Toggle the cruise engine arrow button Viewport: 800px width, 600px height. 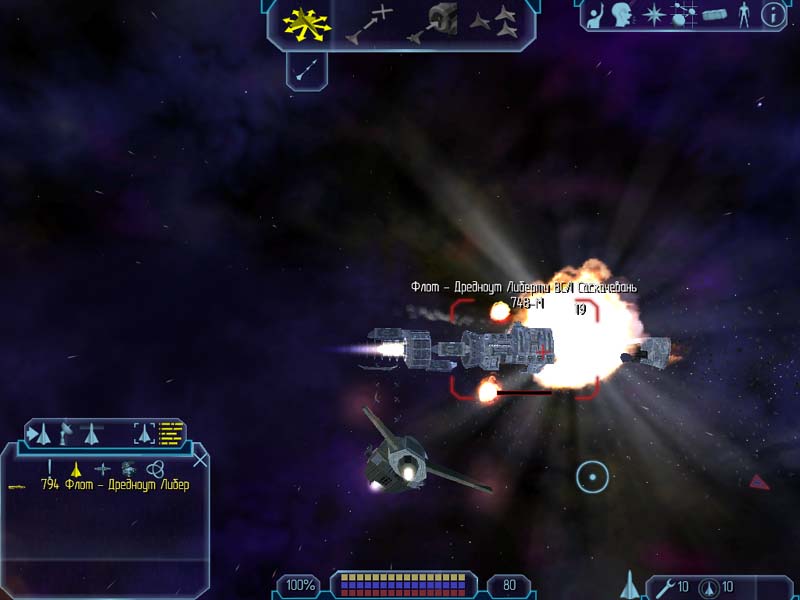tap(308, 70)
